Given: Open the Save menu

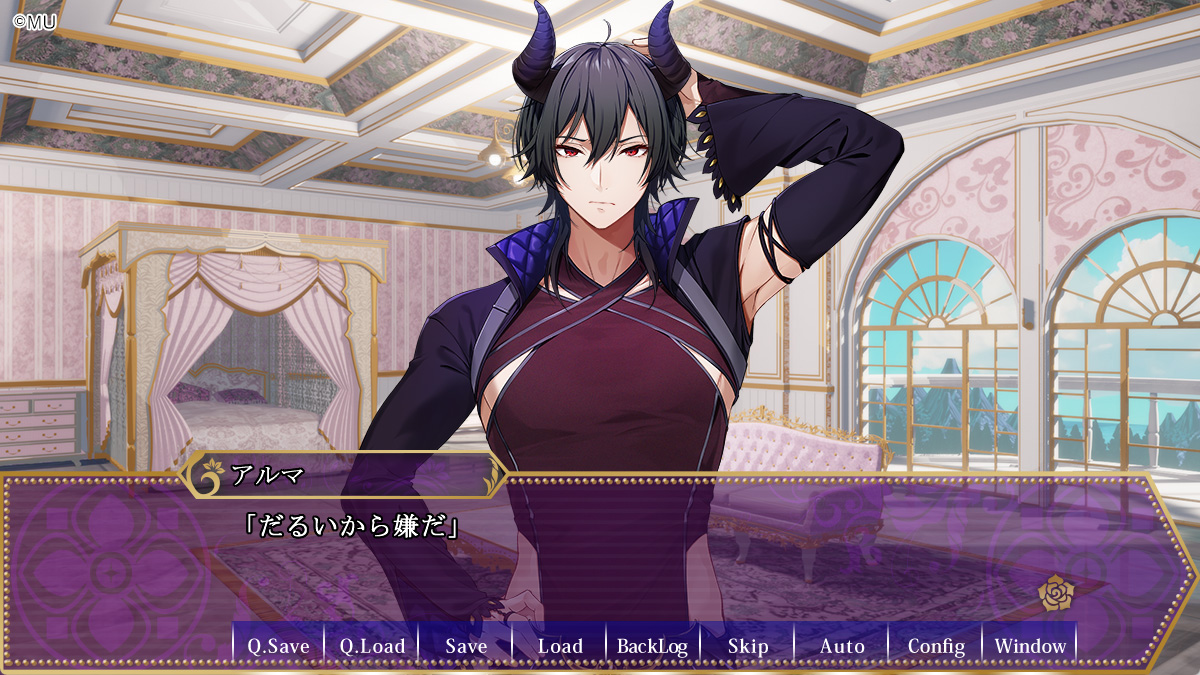Looking at the screenshot, I should pos(466,646).
